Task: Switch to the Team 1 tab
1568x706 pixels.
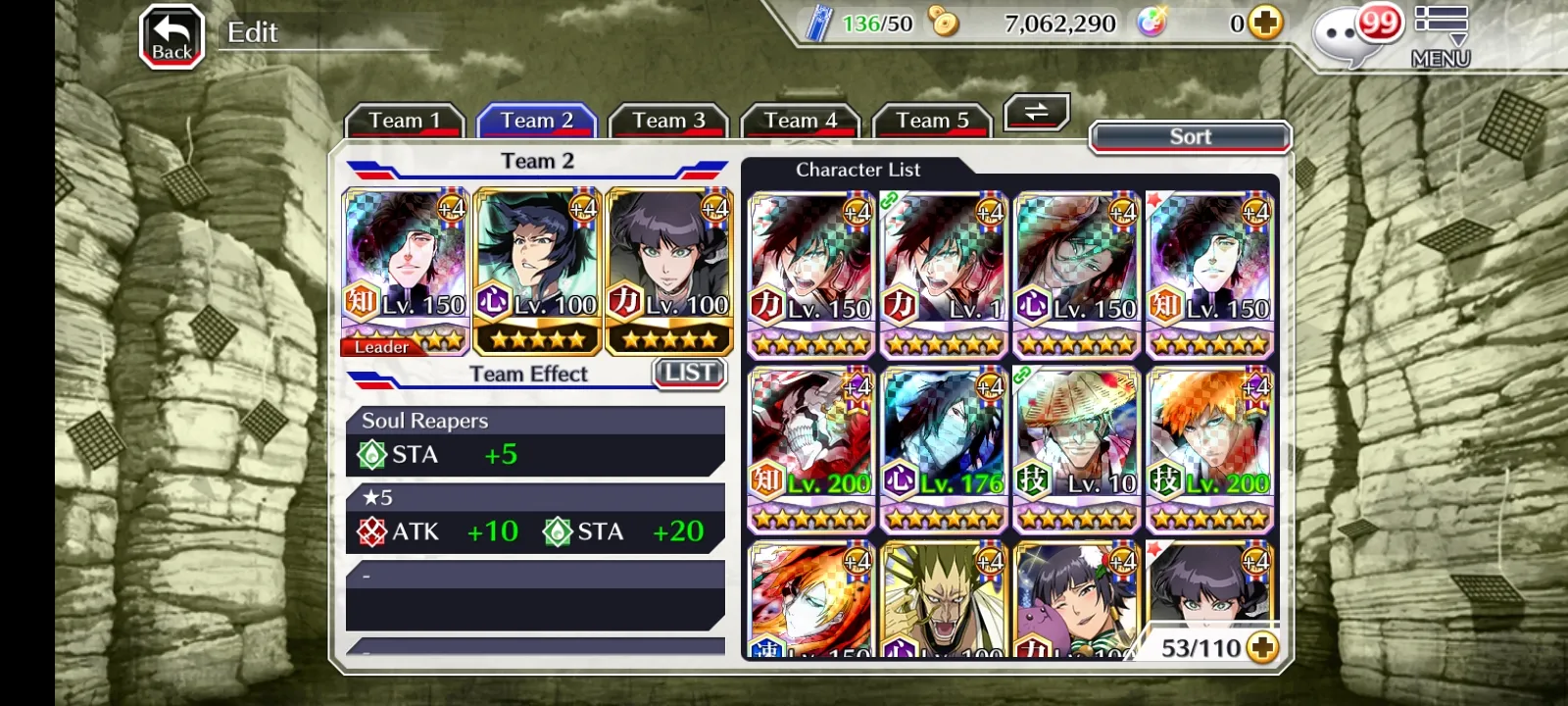Action: coord(404,121)
